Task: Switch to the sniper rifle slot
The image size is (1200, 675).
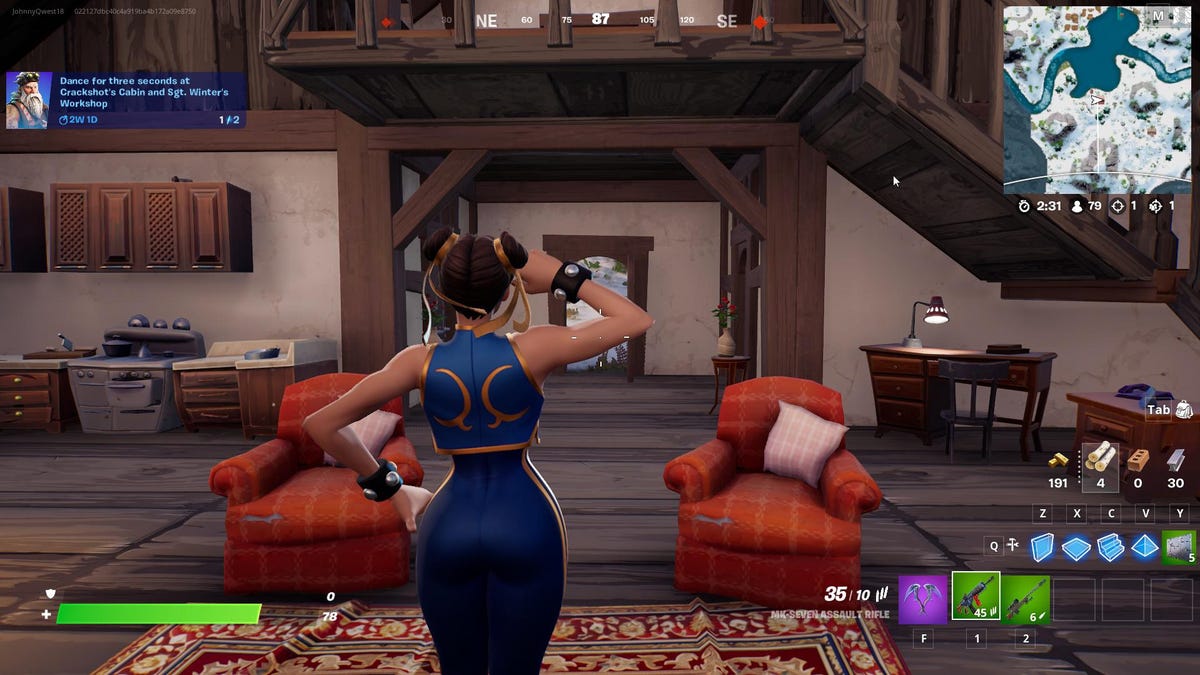Action: pyautogui.click(x=1025, y=598)
